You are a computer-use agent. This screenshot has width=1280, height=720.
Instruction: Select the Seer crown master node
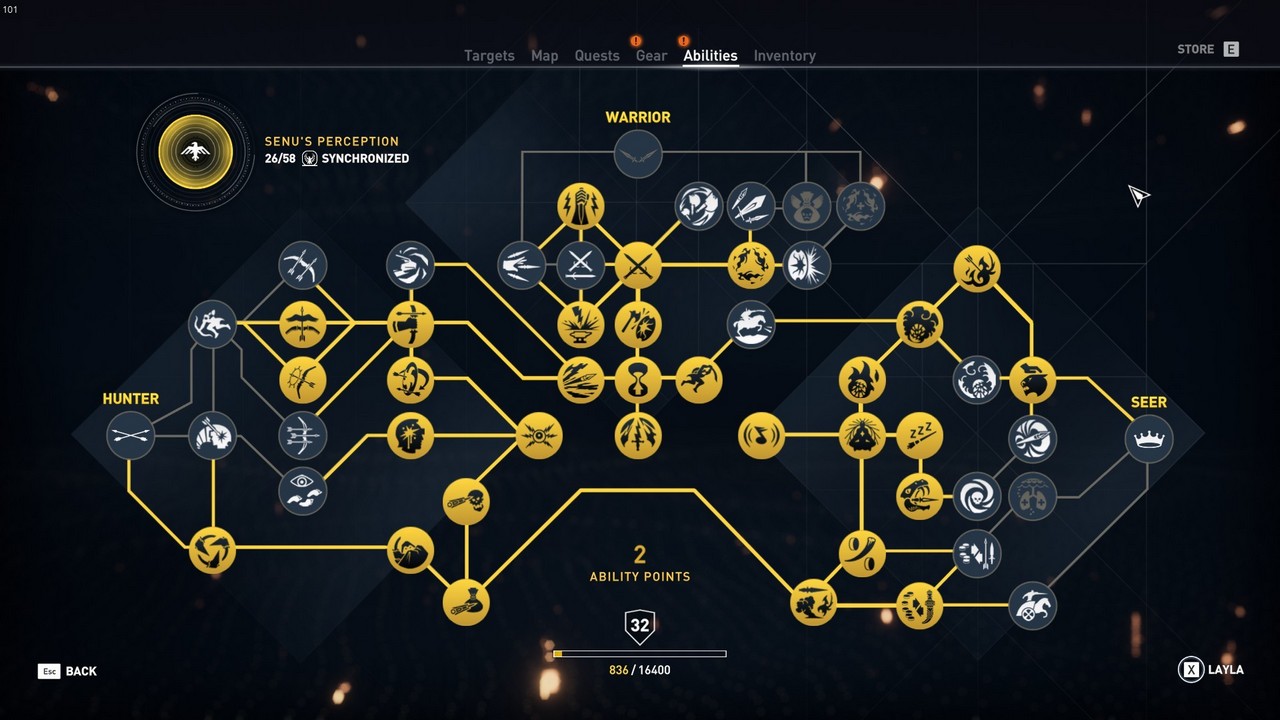point(1149,438)
